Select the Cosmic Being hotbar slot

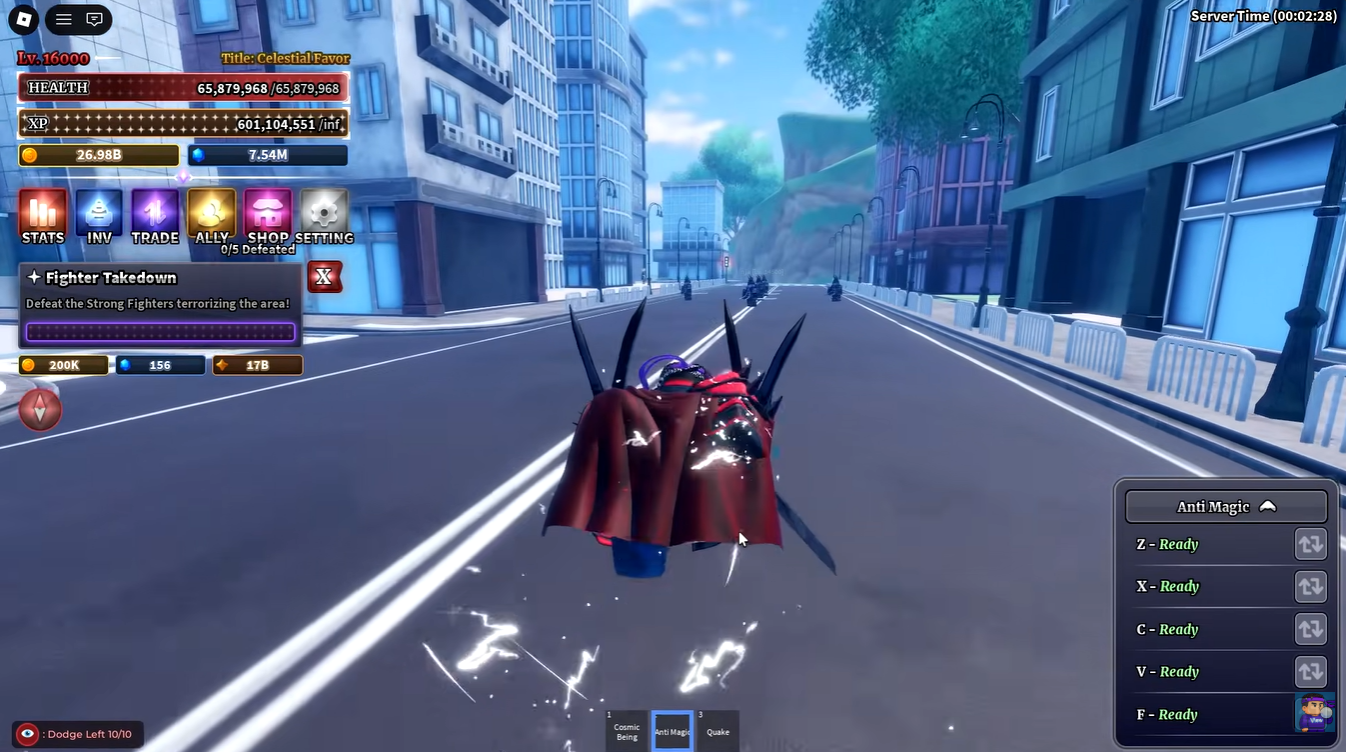626,731
